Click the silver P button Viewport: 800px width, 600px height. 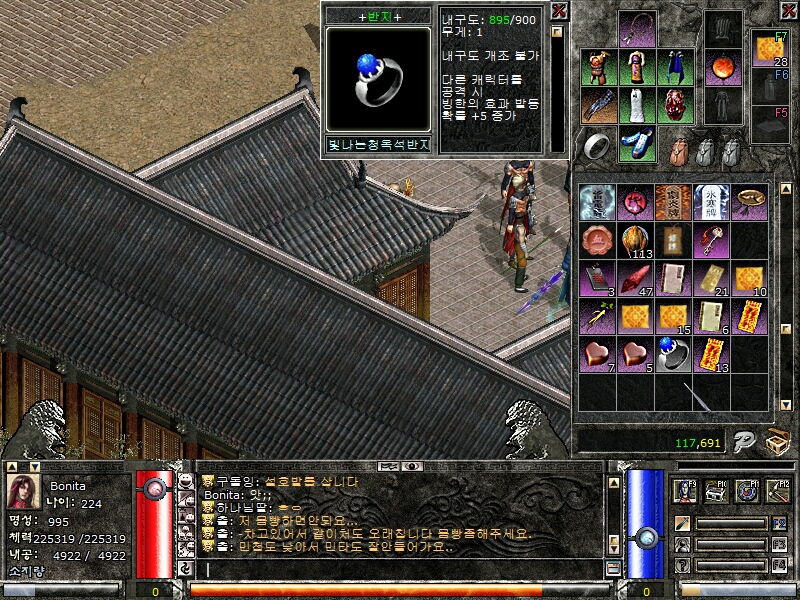[x=741, y=442]
